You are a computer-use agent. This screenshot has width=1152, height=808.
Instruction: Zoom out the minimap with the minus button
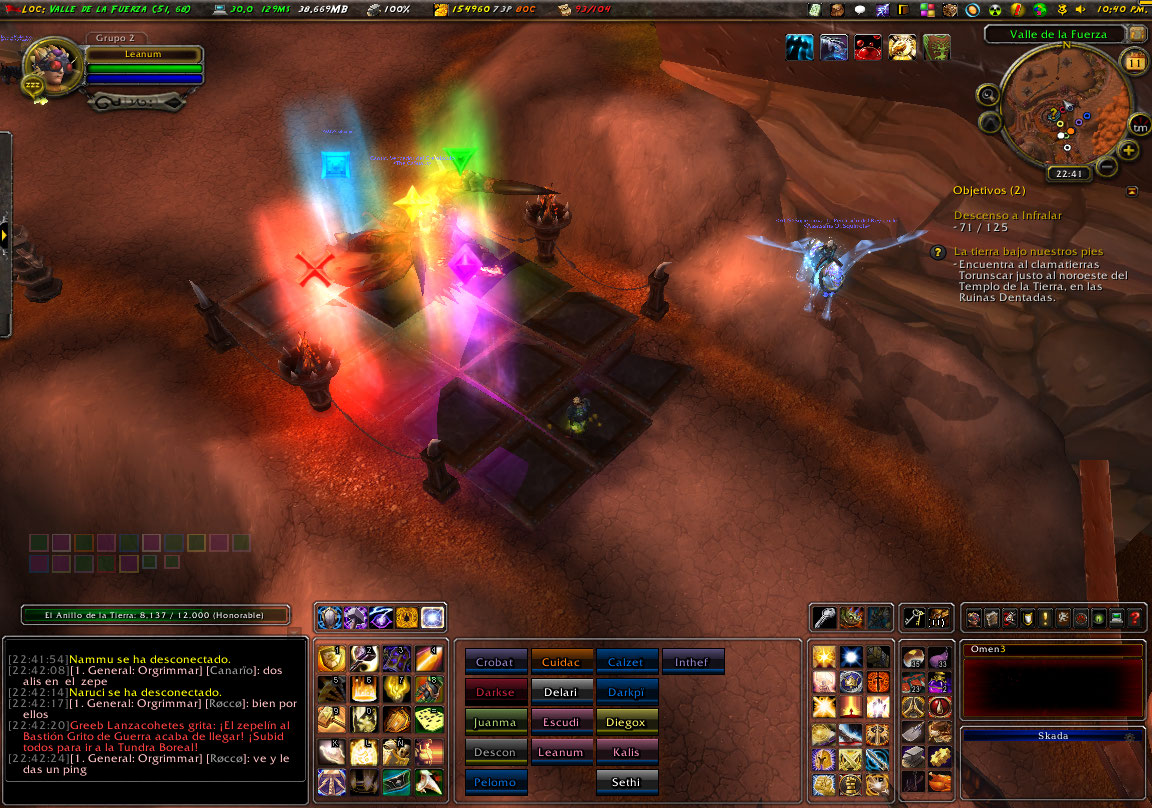point(1107,166)
